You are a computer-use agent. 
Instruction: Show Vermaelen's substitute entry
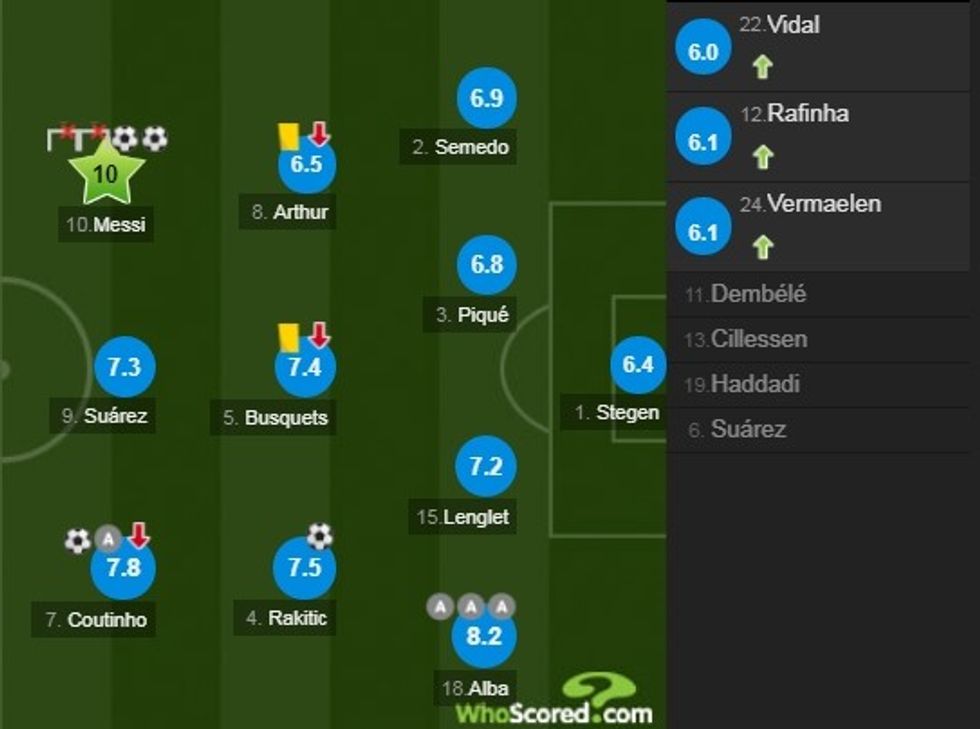point(823,226)
